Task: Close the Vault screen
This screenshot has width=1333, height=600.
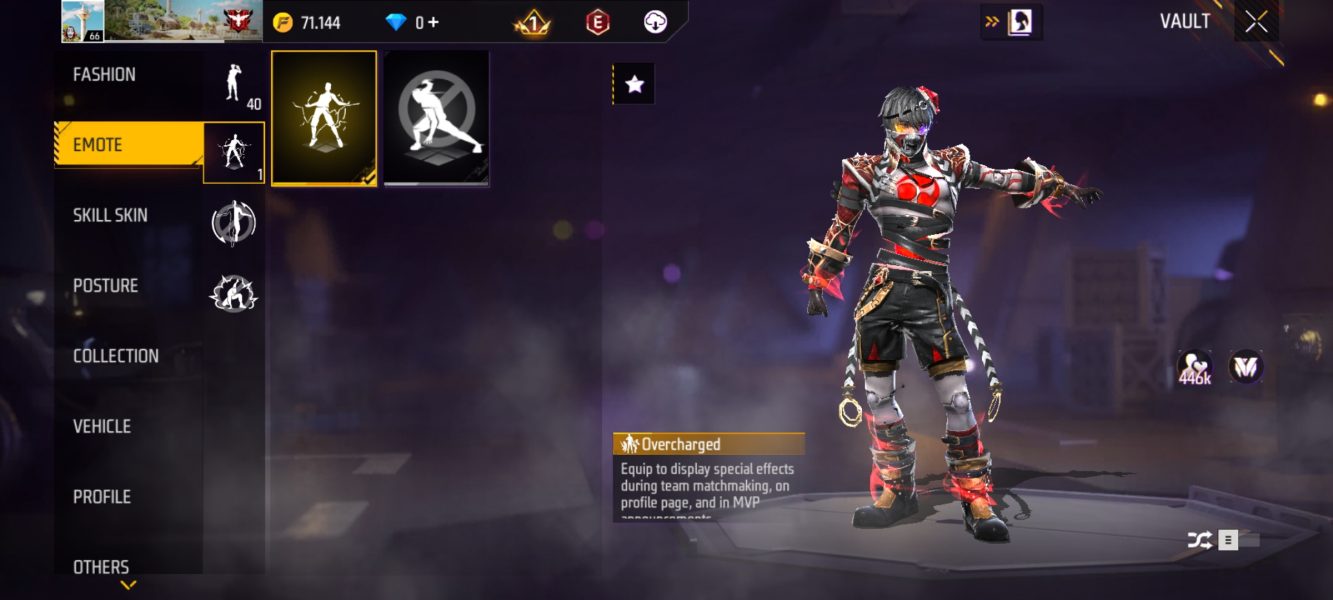Action: pyautogui.click(x=1256, y=22)
